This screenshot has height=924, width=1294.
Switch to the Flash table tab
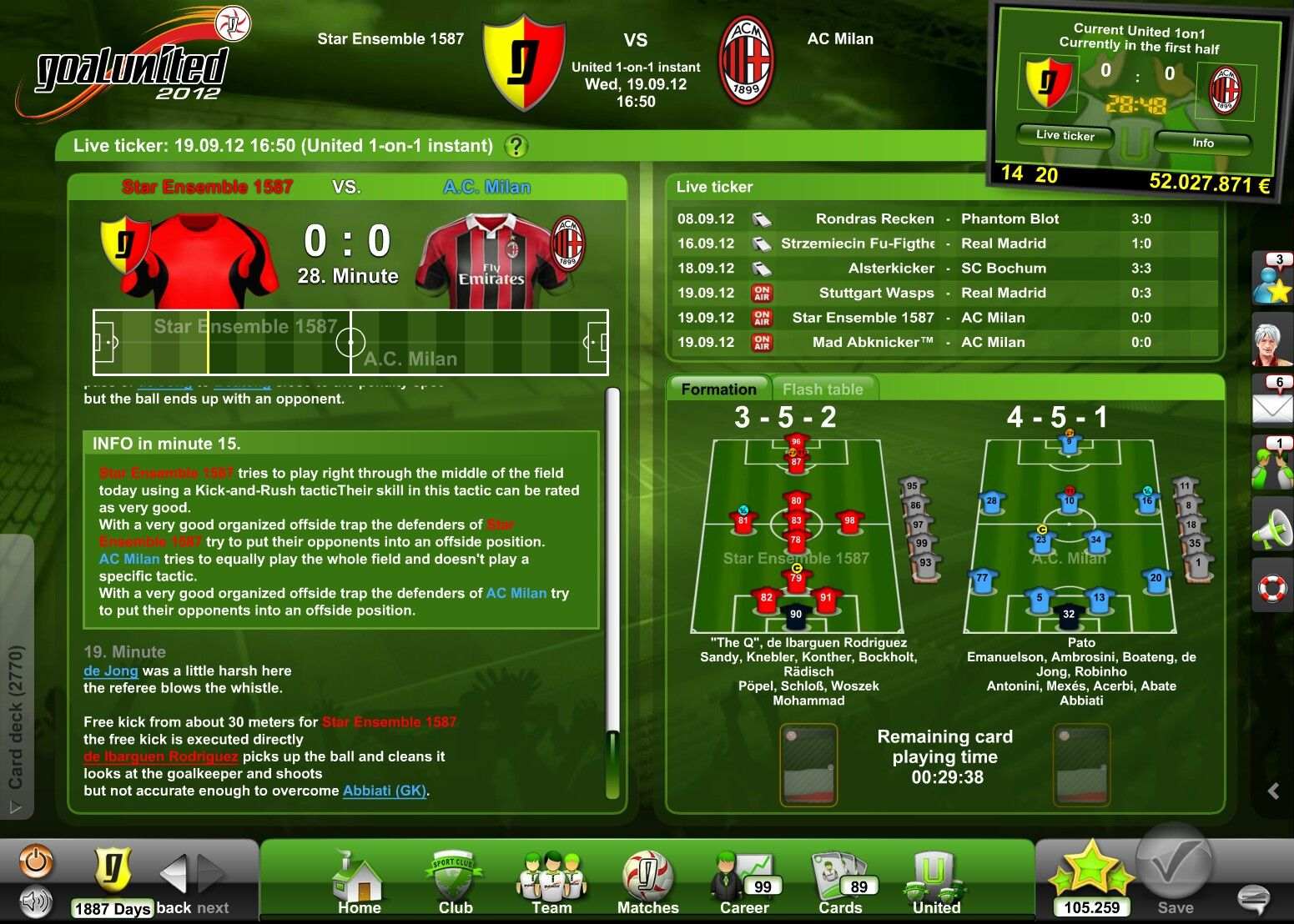(x=823, y=389)
